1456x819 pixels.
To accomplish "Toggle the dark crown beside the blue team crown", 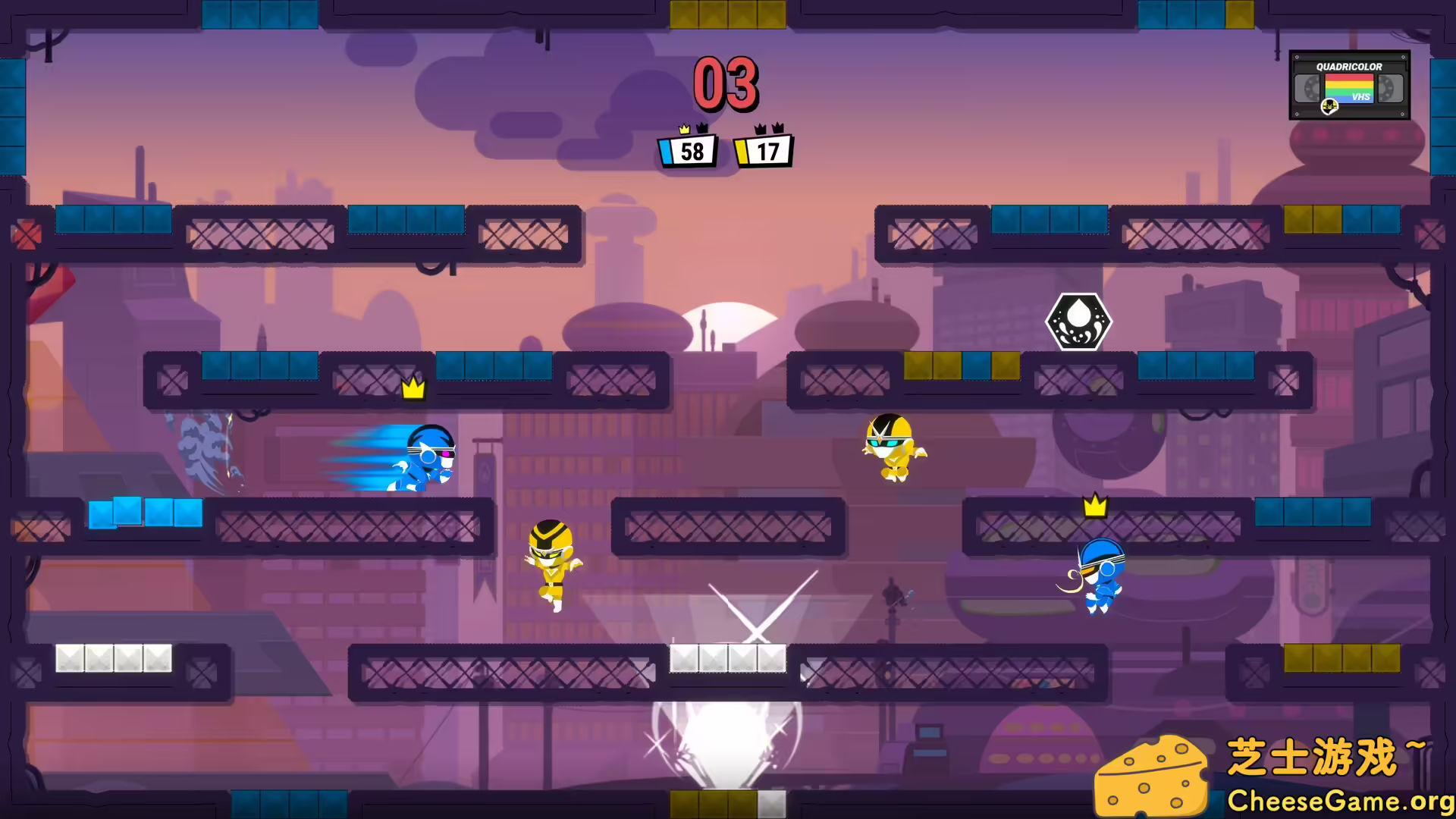I will [702, 127].
